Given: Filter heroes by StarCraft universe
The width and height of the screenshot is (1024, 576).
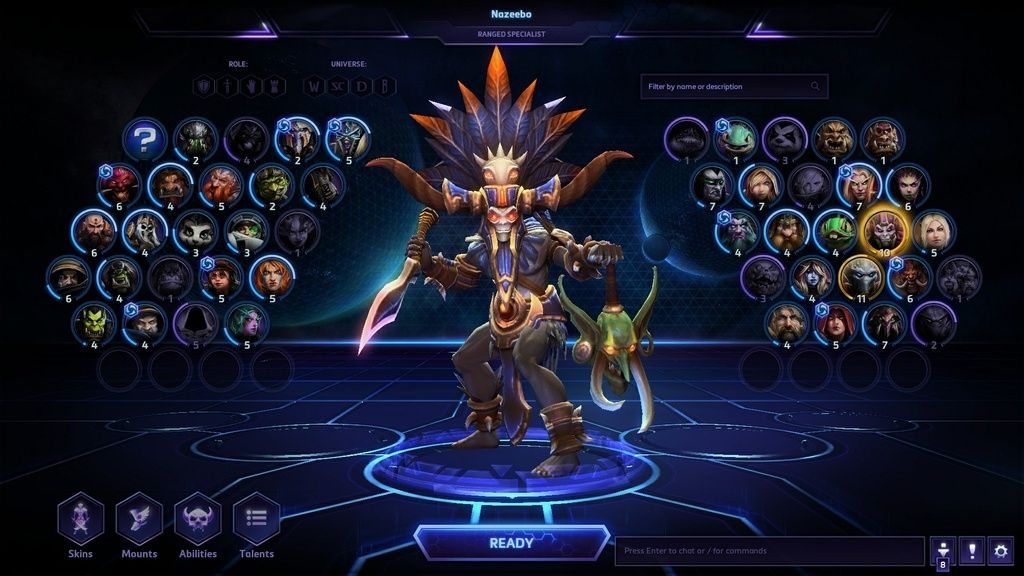Looking at the screenshot, I should tap(339, 86).
